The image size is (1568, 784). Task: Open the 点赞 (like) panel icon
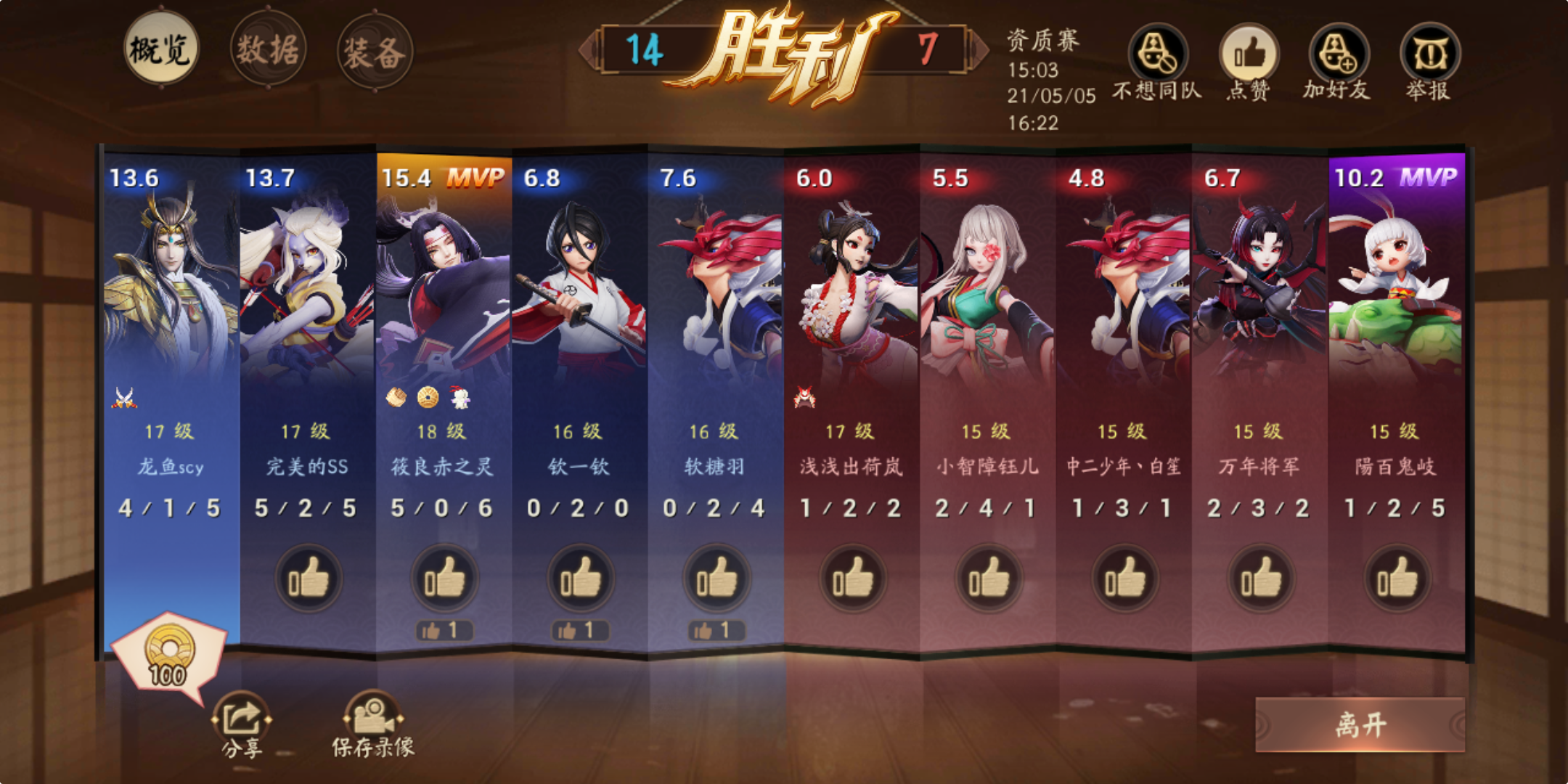point(1250,54)
